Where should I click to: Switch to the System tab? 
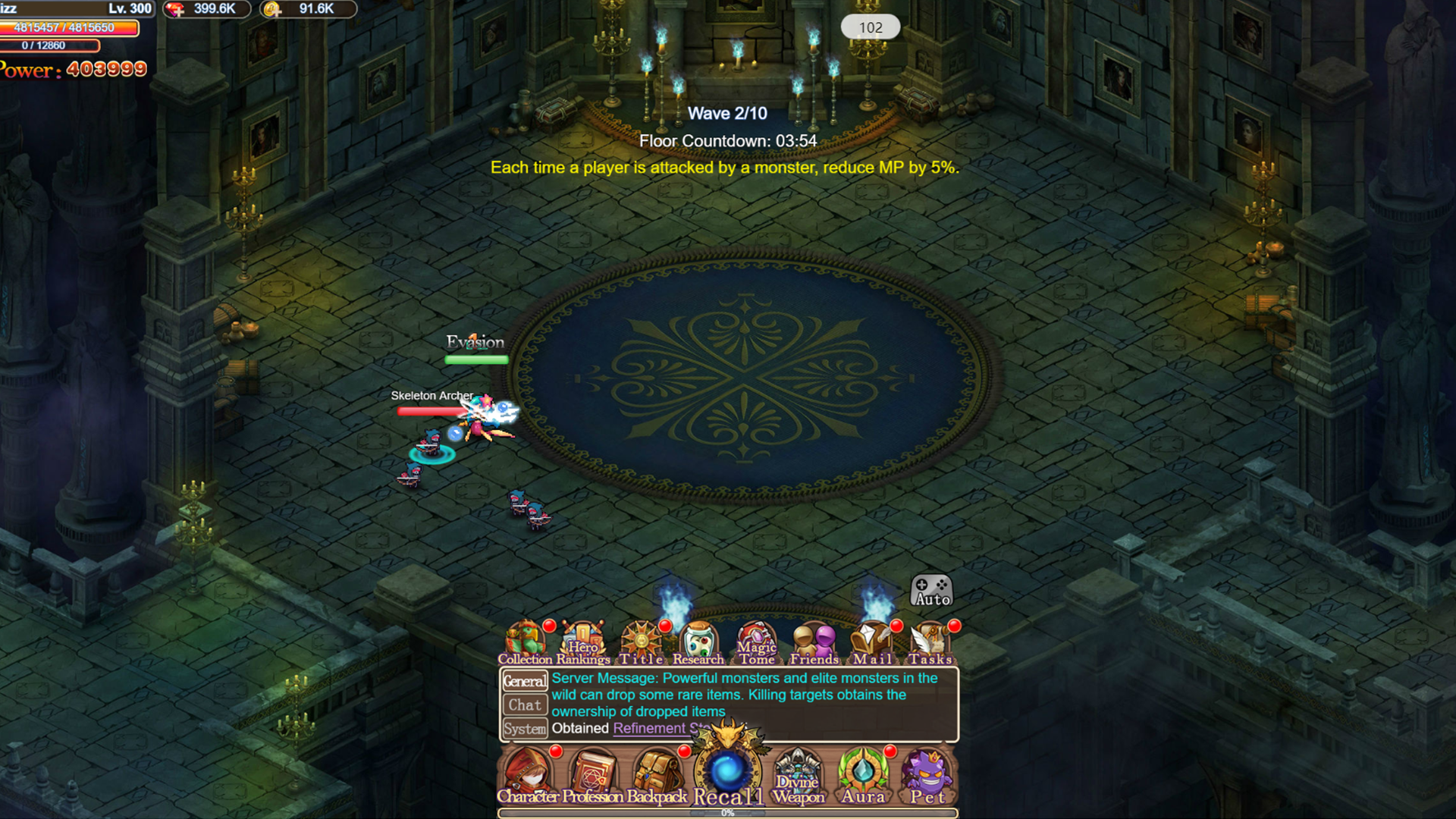click(525, 729)
